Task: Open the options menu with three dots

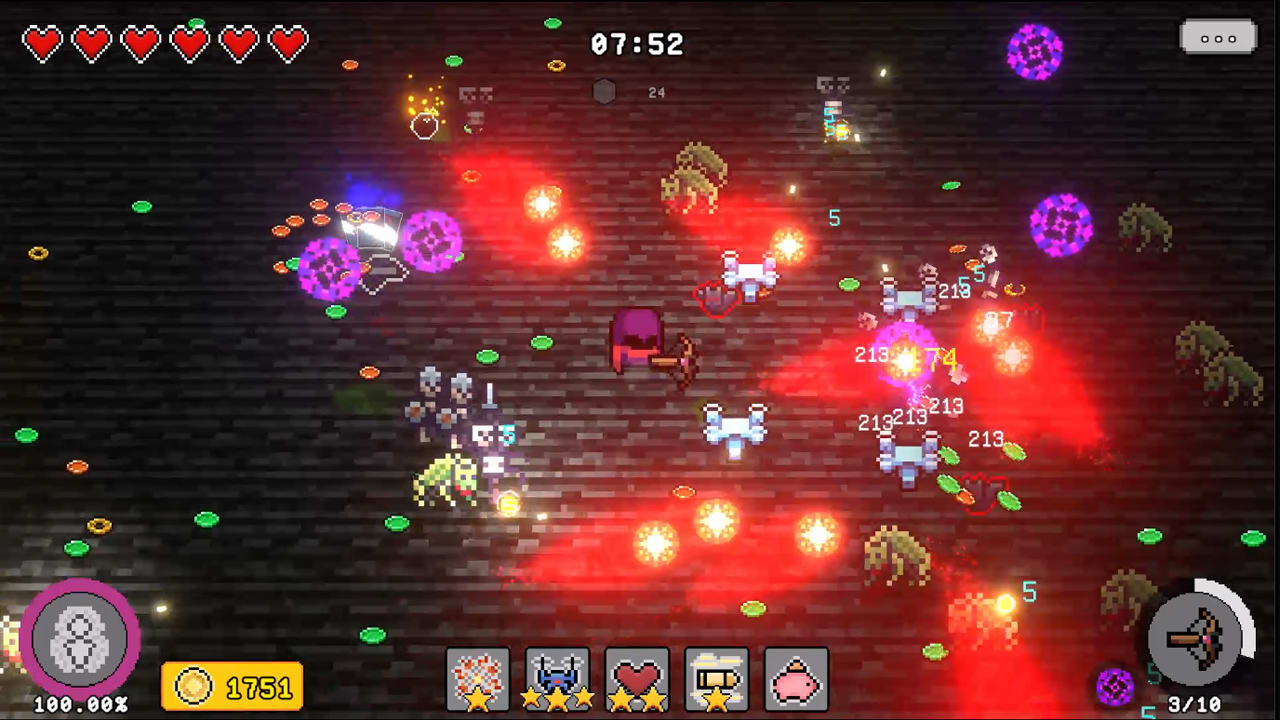Action: 1218,38
